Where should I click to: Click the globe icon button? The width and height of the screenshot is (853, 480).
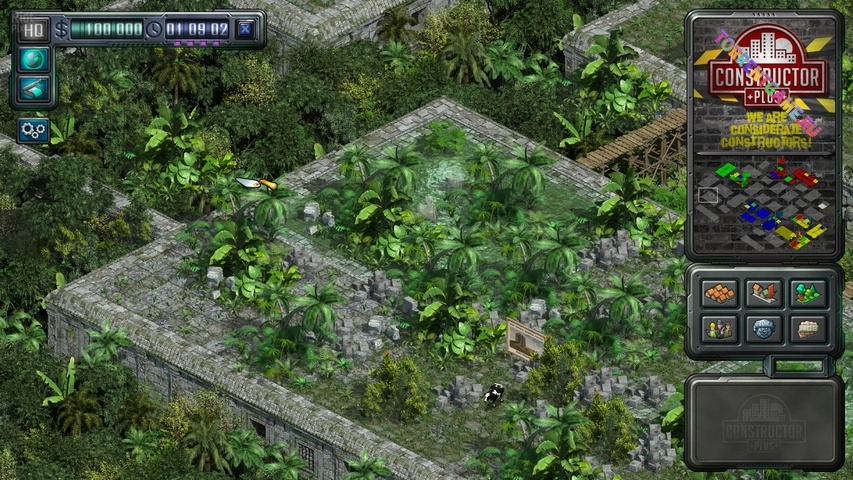coord(33,59)
